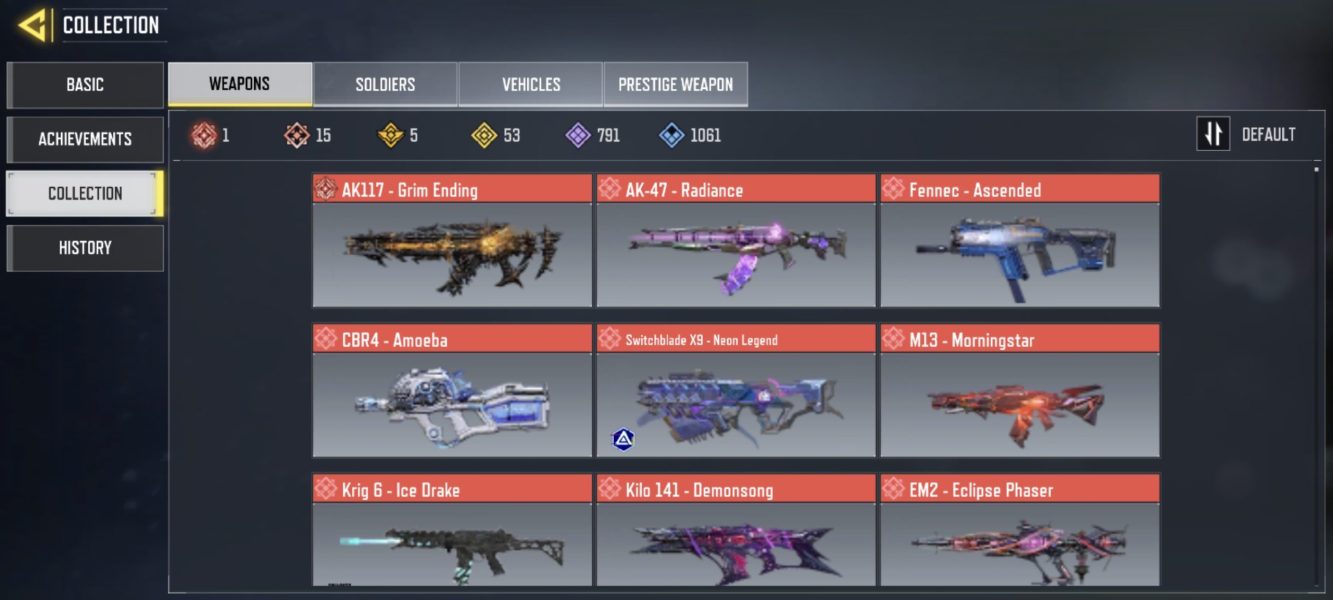Open the History section
1333x600 pixels.
coord(85,248)
